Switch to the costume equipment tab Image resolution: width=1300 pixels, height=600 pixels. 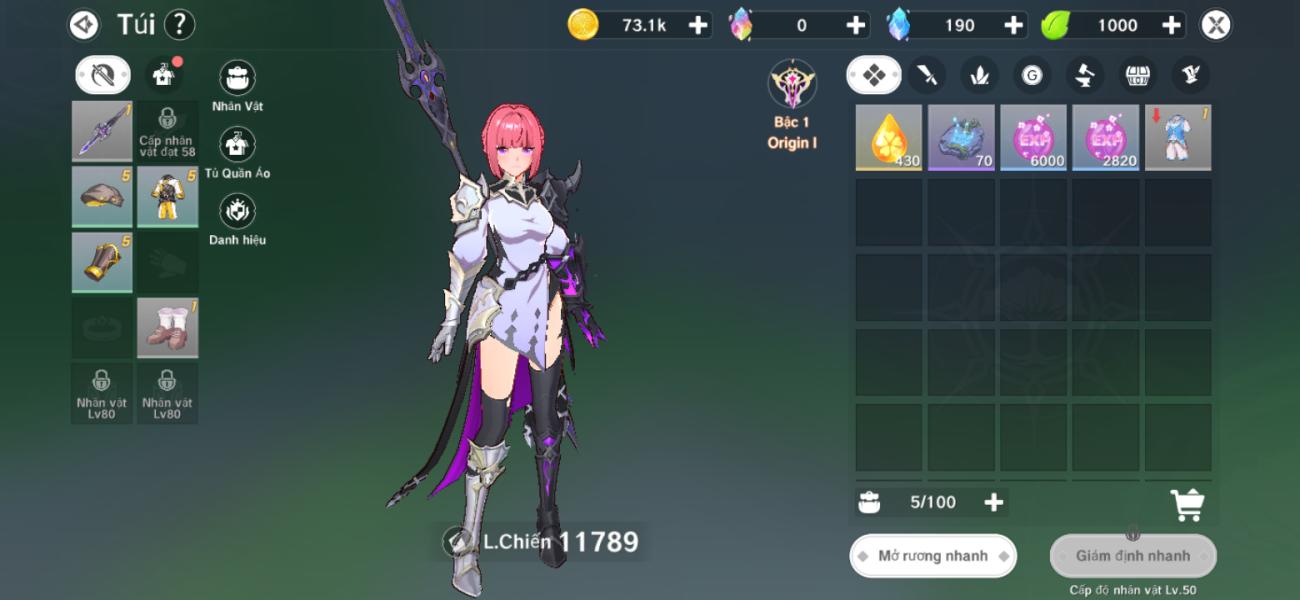point(163,74)
